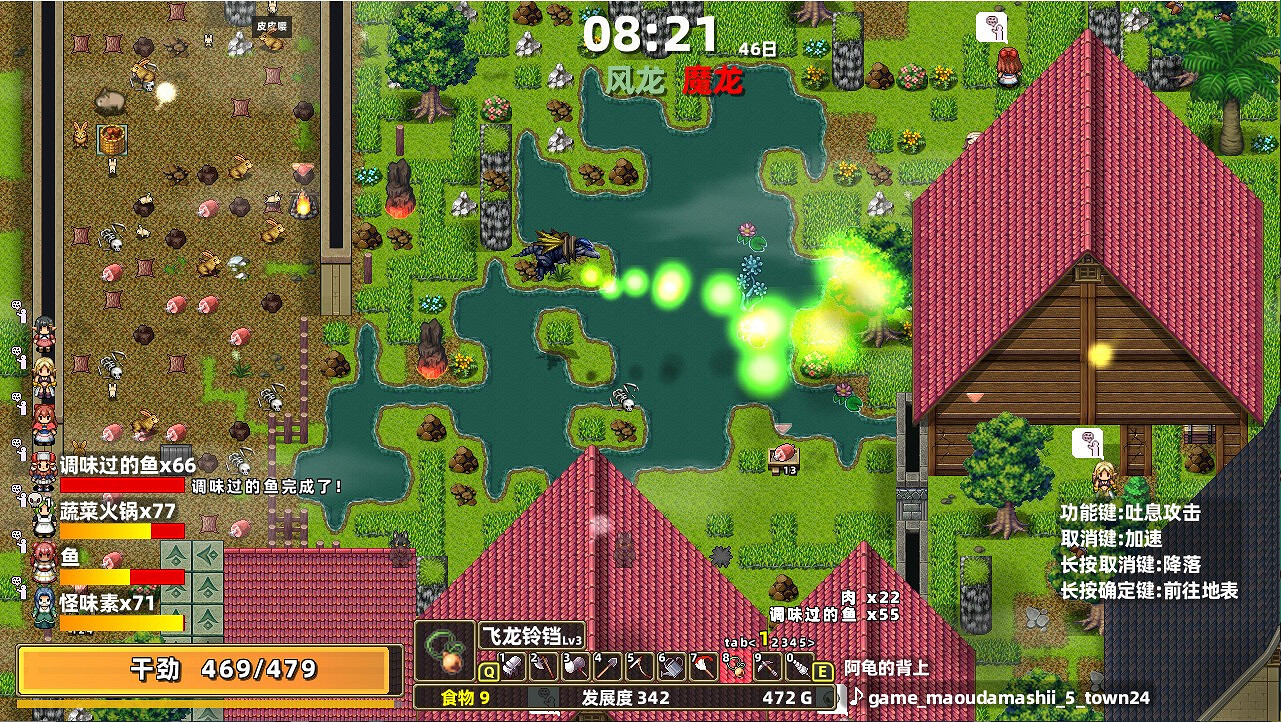Click the right arrow next to tab numbers
1281x722 pixels.
tap(811, 642)
